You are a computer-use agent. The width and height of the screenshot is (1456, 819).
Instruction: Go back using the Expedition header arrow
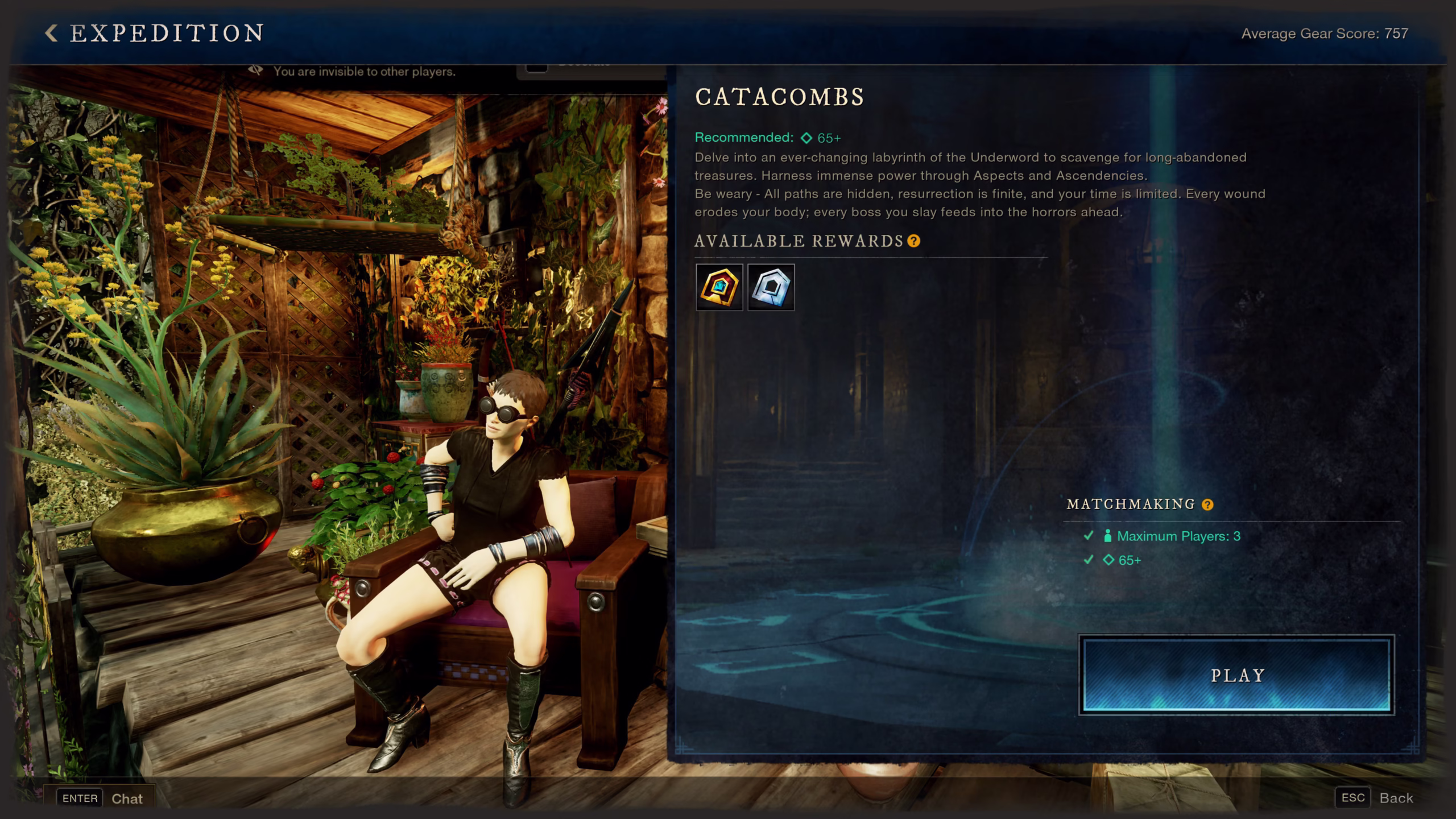[51, 33]
